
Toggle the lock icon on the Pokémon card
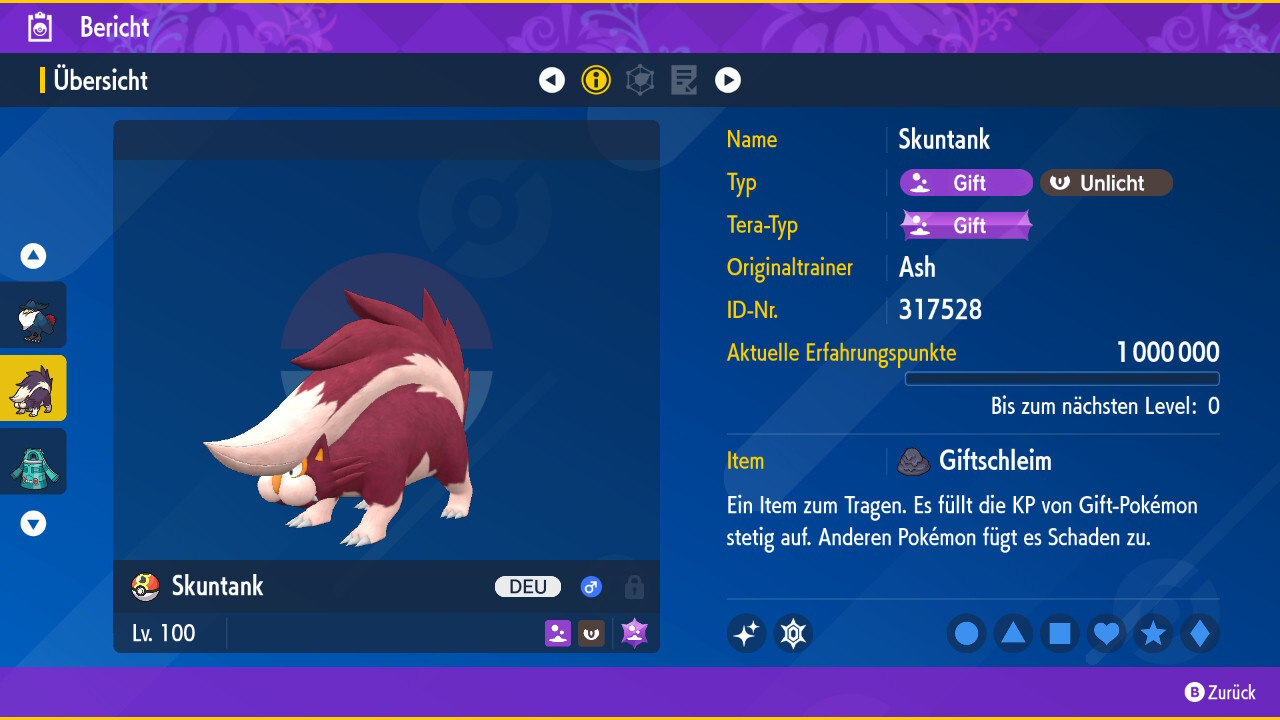point(634,587)
